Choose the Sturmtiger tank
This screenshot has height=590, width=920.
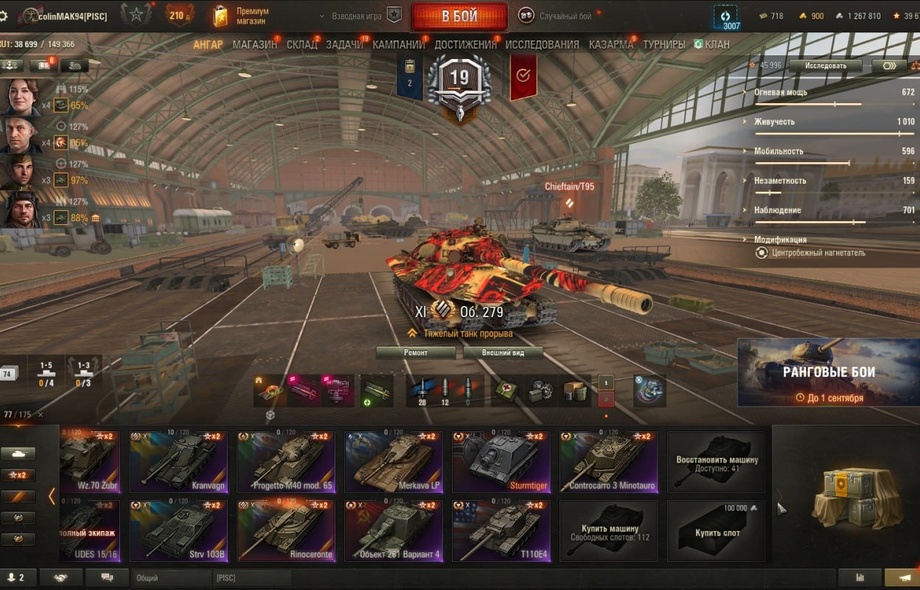tap(499, 461)
